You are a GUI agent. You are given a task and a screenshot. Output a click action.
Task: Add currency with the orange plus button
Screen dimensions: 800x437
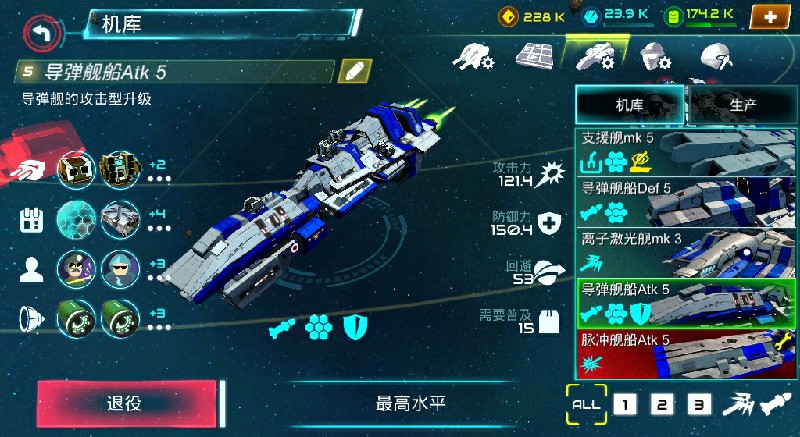(x=767, y=16)
